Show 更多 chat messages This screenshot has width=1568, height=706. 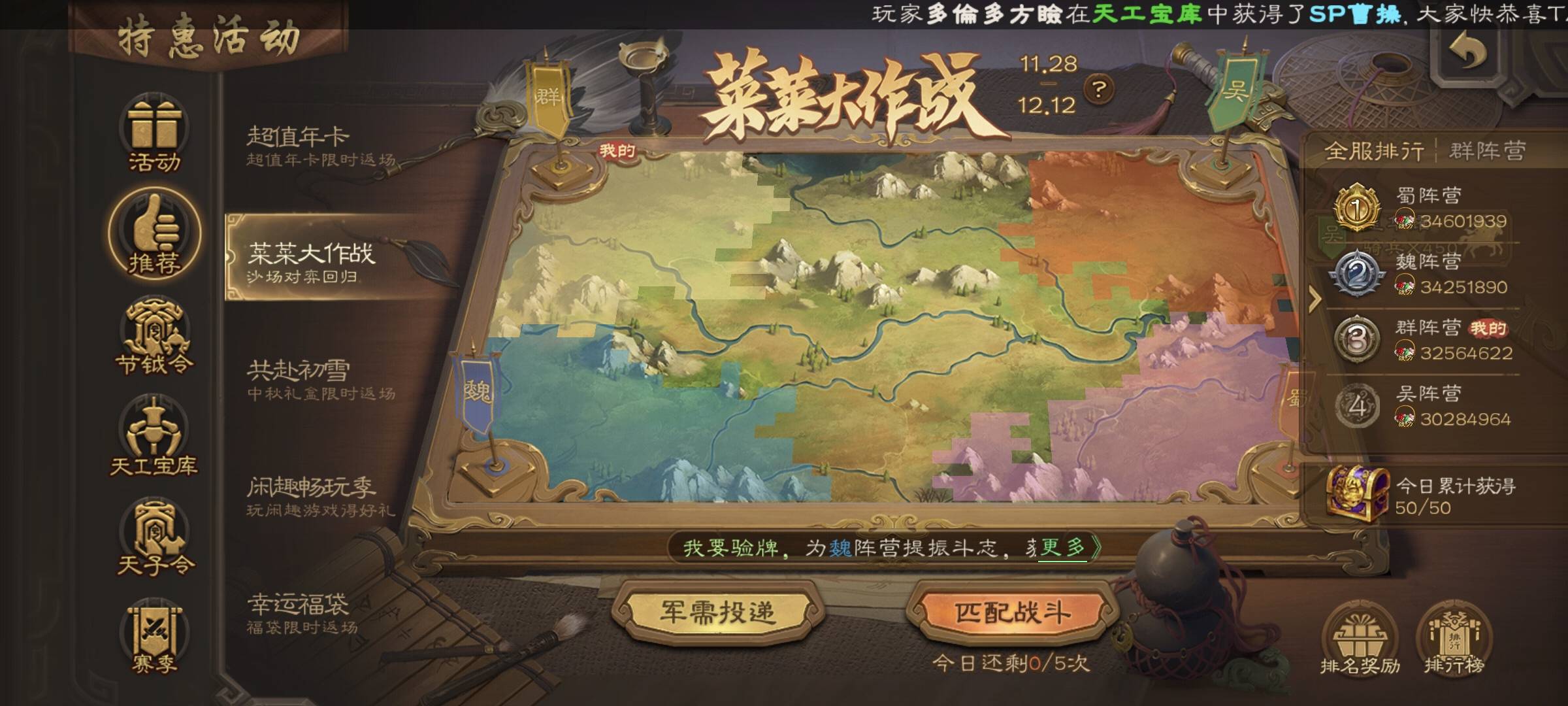pos(1066,547)
